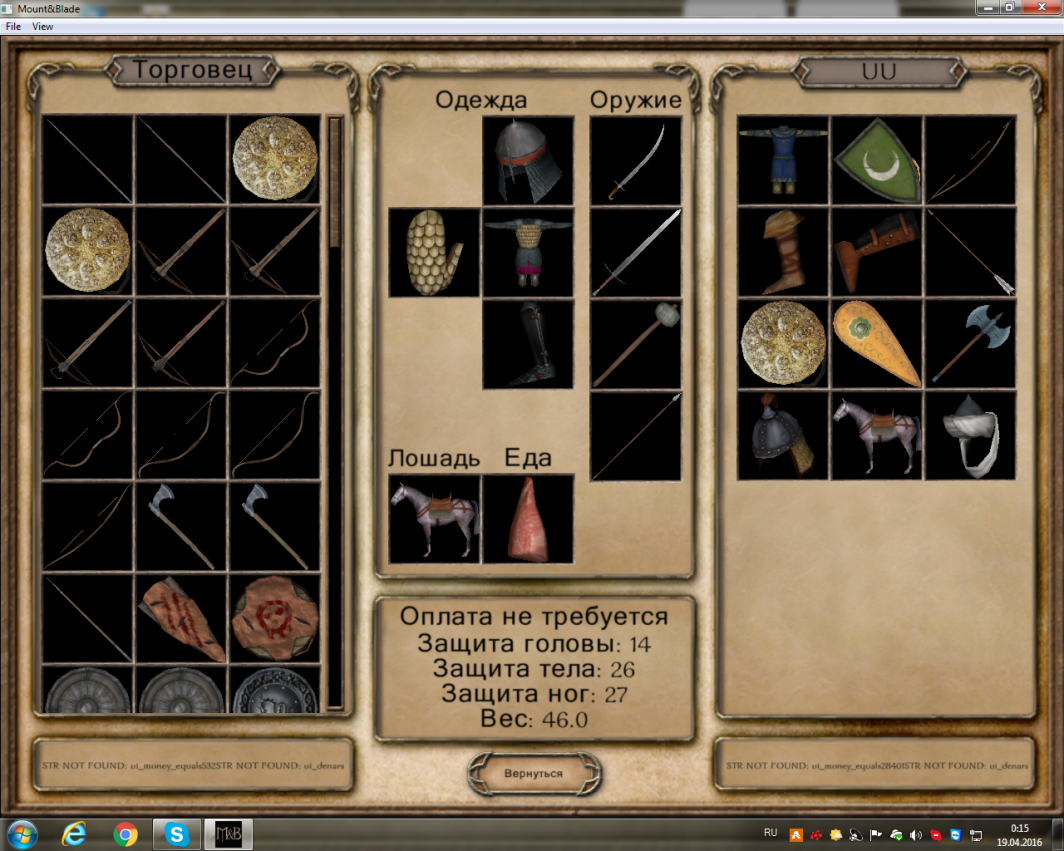
Task: Choose the blue tunic in player inventory
Action: coord(783,160)
